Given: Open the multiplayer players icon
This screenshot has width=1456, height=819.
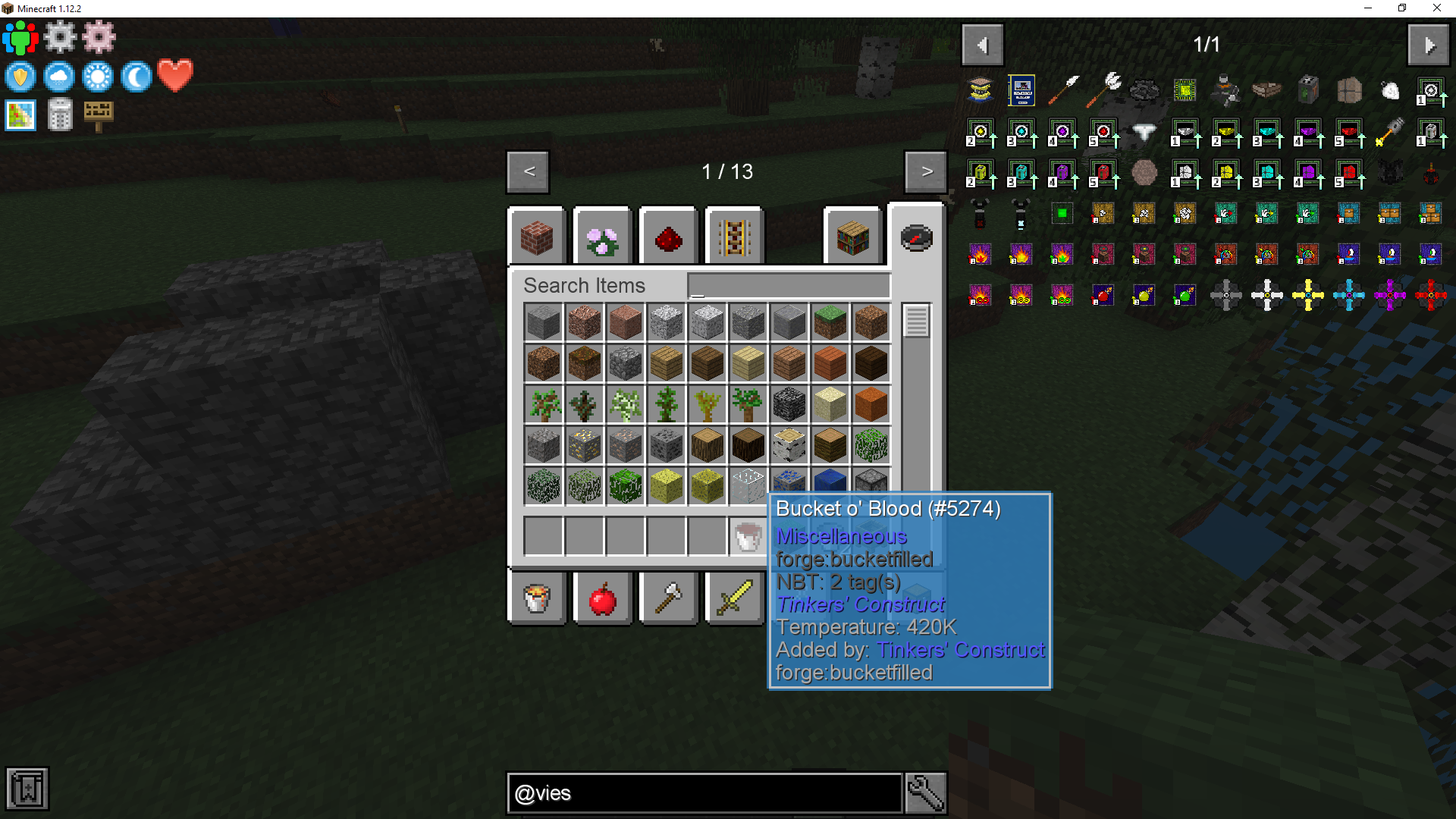Looking at the screenshot, I should [x=20, y=36].
